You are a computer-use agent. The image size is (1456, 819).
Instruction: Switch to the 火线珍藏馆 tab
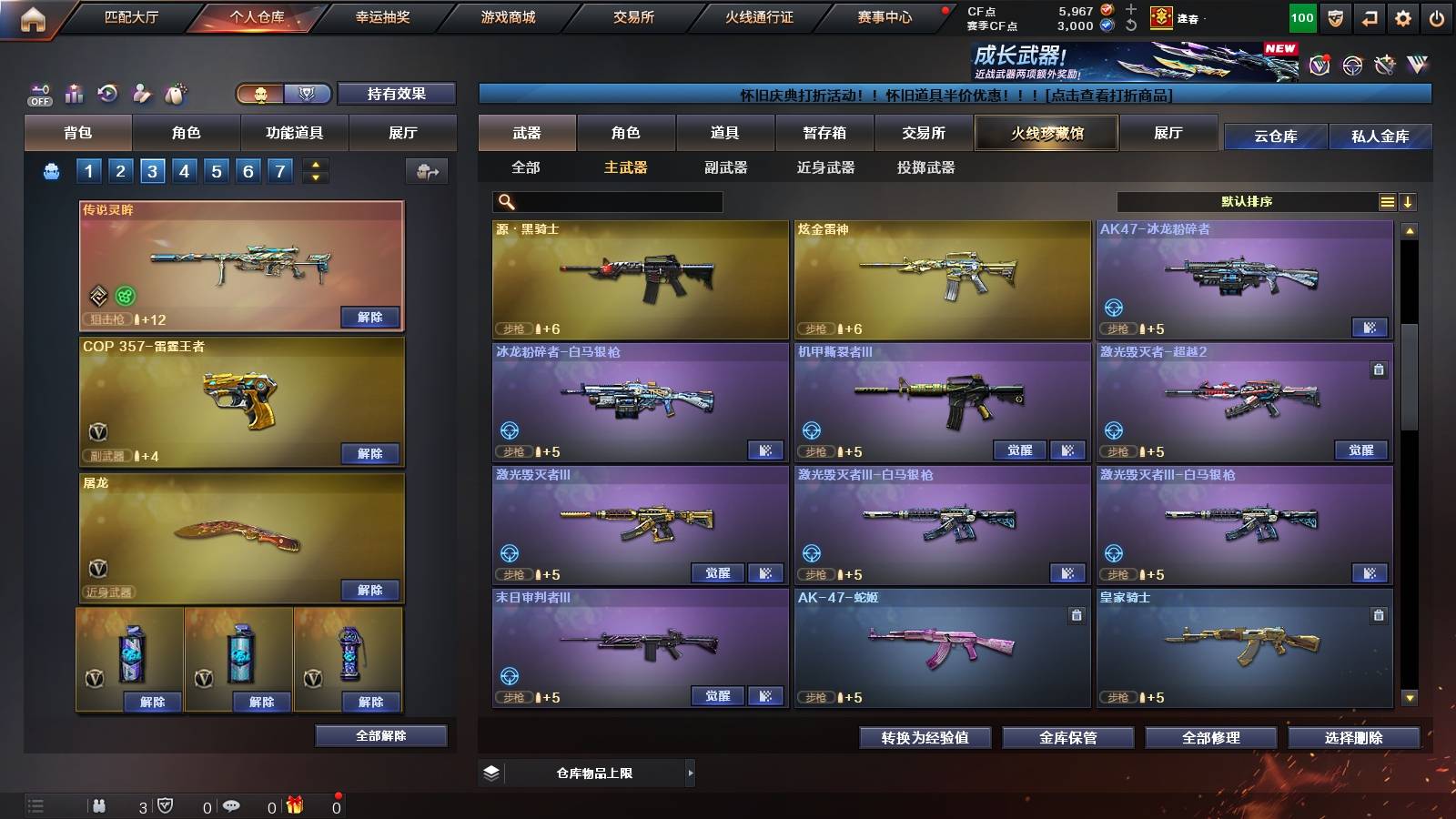1046,133
